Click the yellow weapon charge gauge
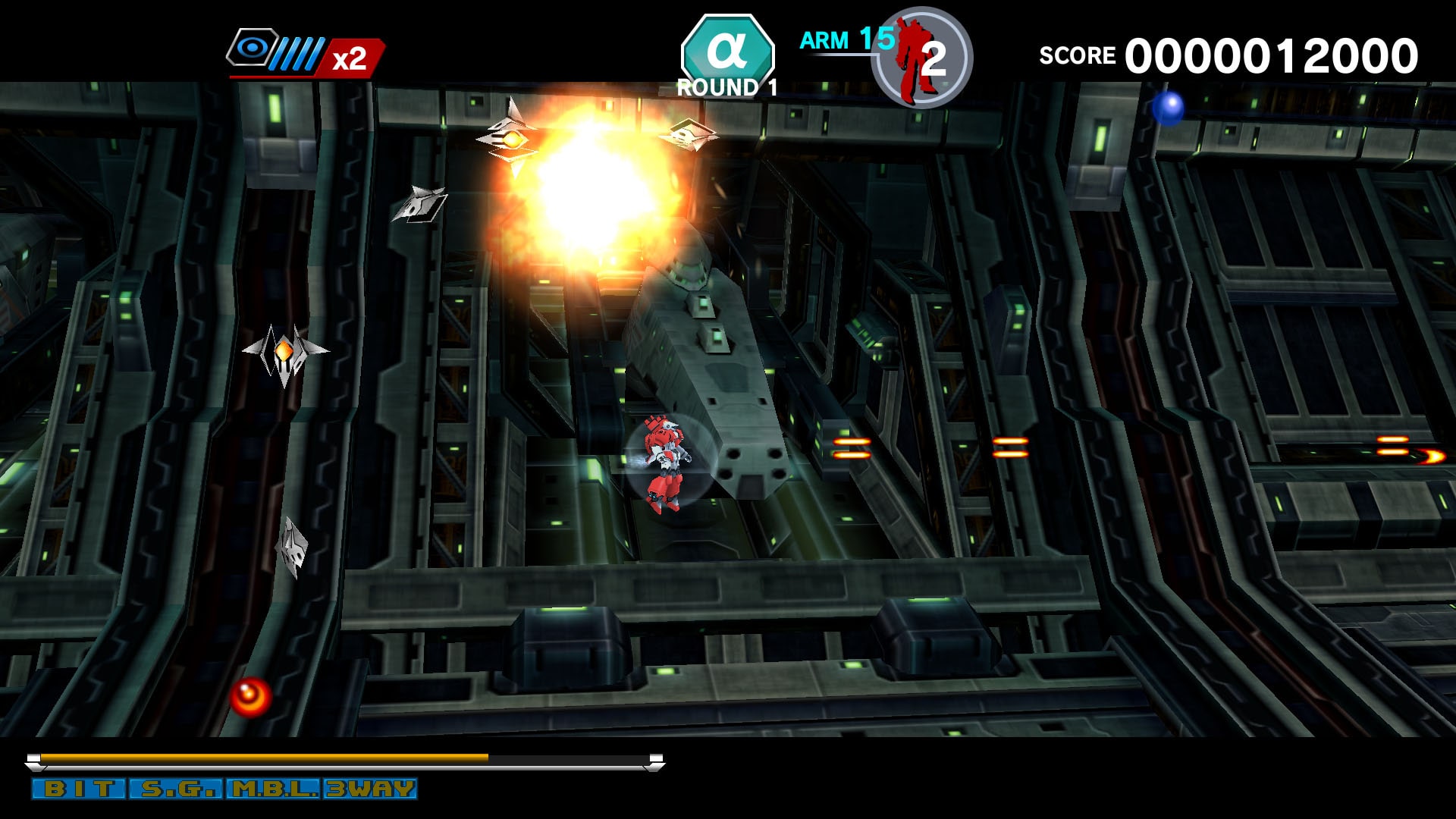 coord(265,757)
